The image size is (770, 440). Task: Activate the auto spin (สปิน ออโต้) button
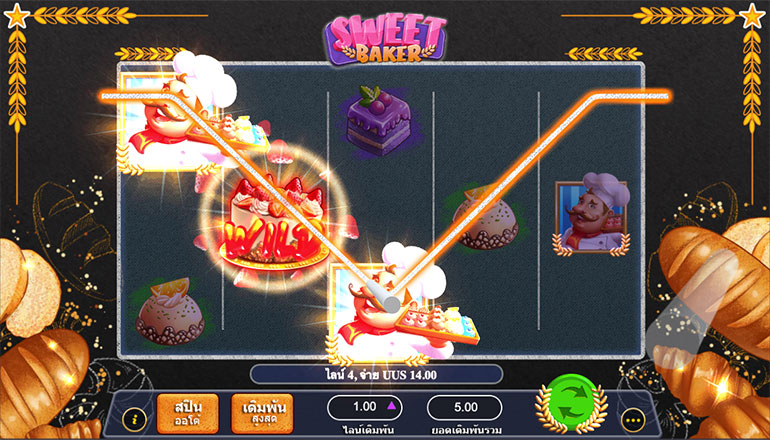(x=187, y=412)
